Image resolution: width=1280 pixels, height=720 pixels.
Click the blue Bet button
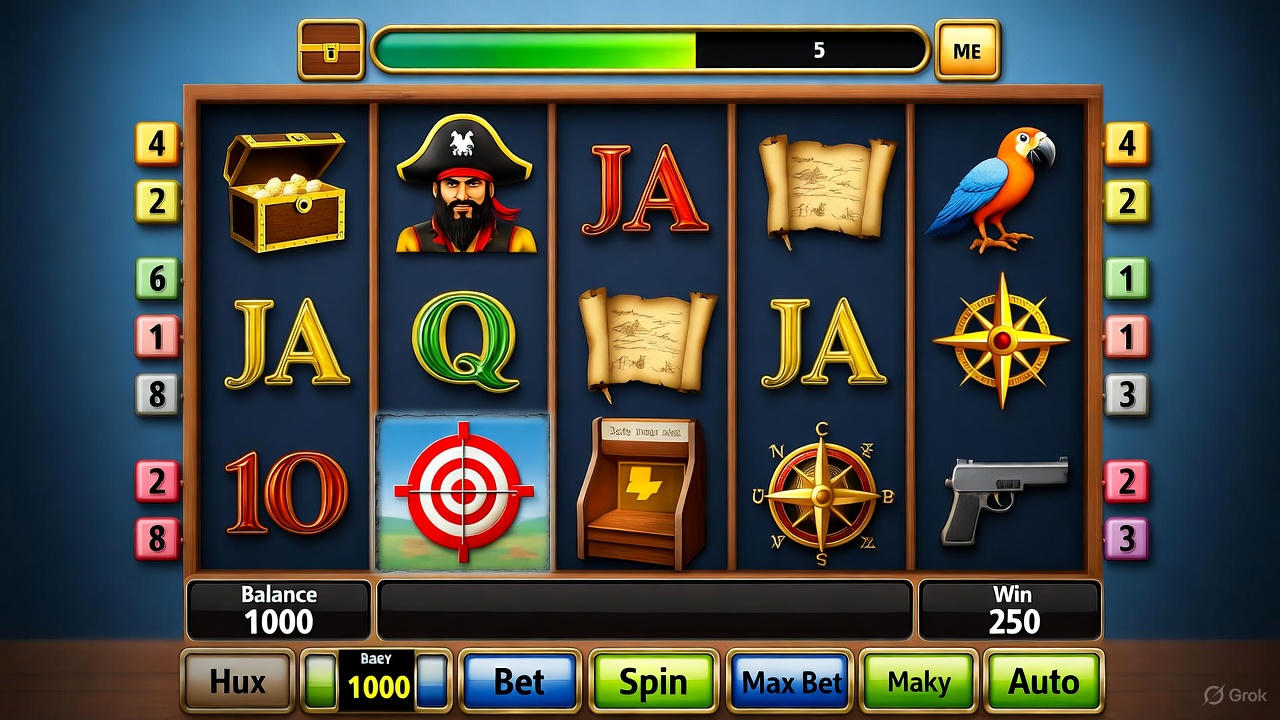[x=520, y=682]
